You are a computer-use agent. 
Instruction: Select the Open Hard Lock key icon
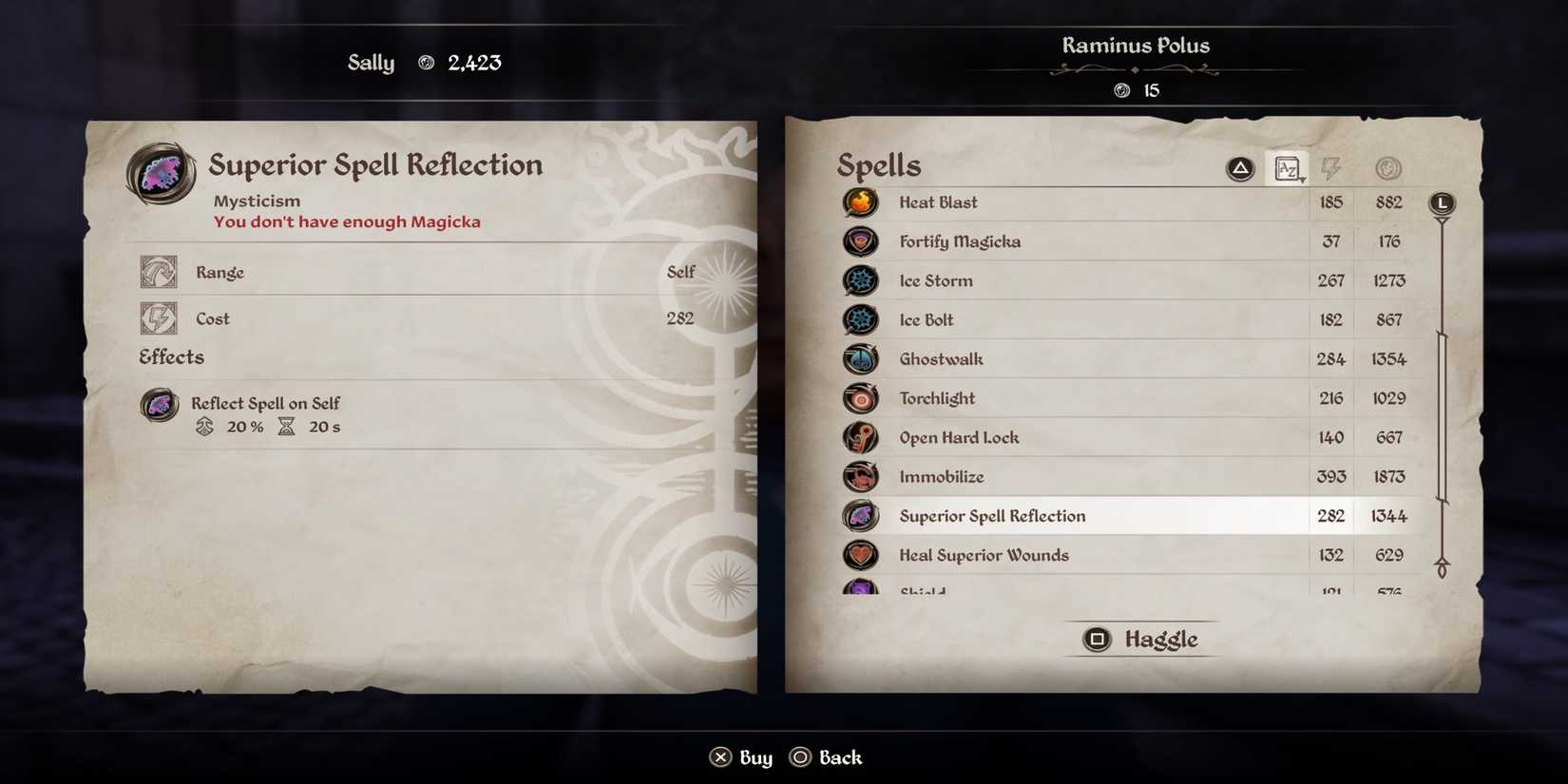point(860,437)
